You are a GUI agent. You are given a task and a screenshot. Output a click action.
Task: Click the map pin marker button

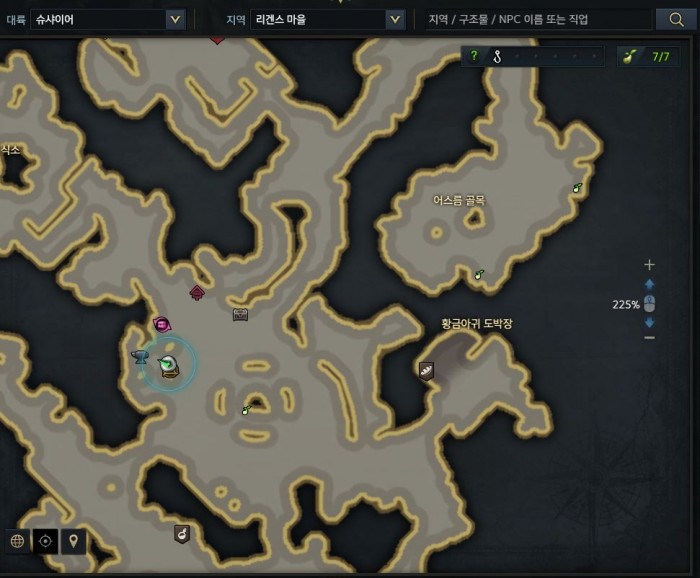(x=73, y=541)
